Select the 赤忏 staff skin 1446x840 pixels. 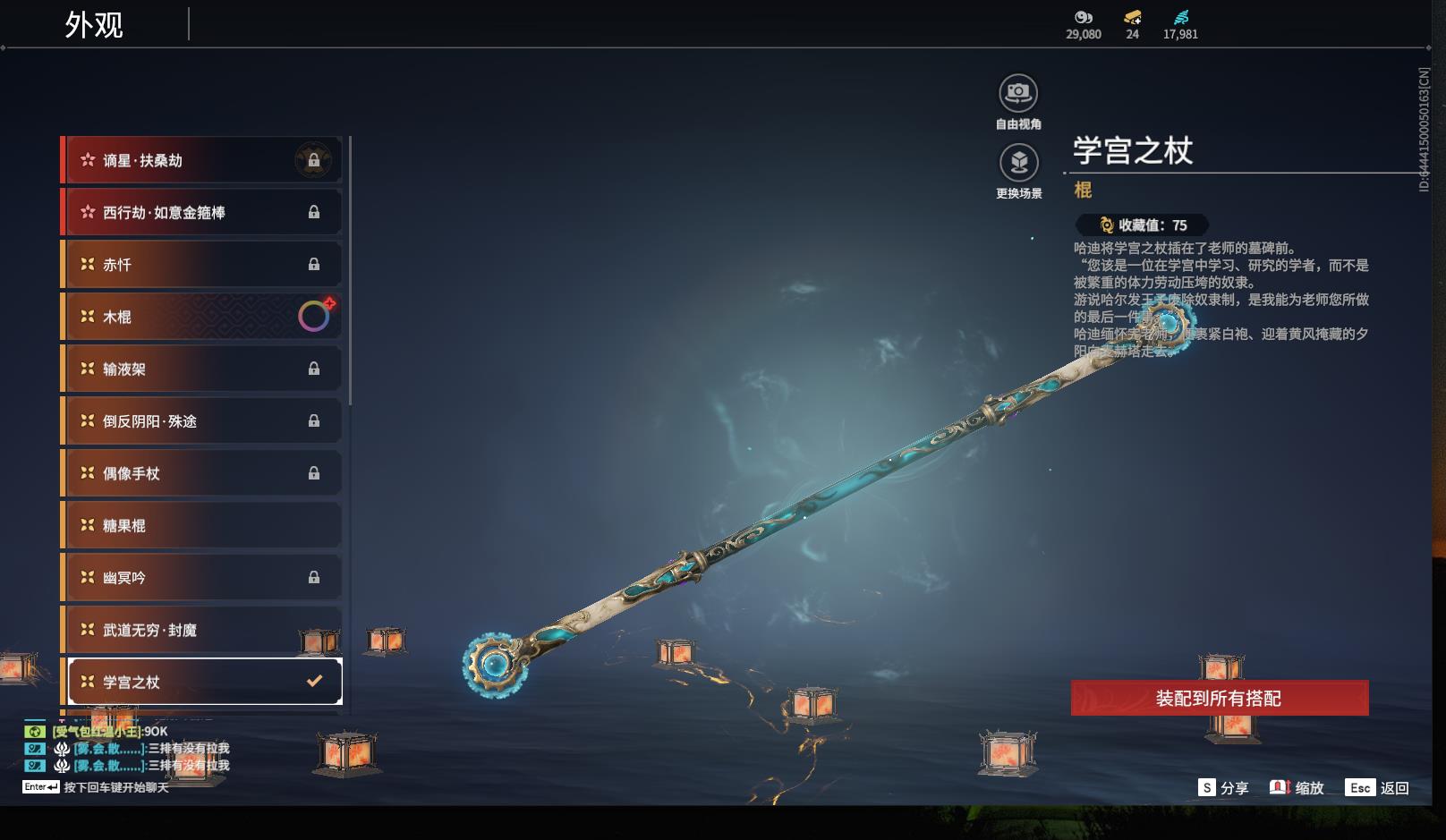click(201, 265)
